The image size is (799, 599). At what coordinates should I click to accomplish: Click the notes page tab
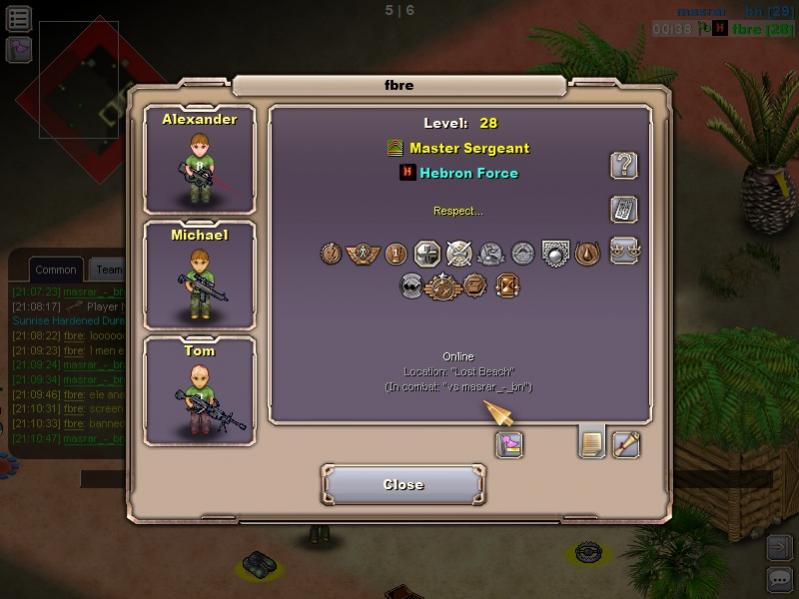tap(591, 442)
